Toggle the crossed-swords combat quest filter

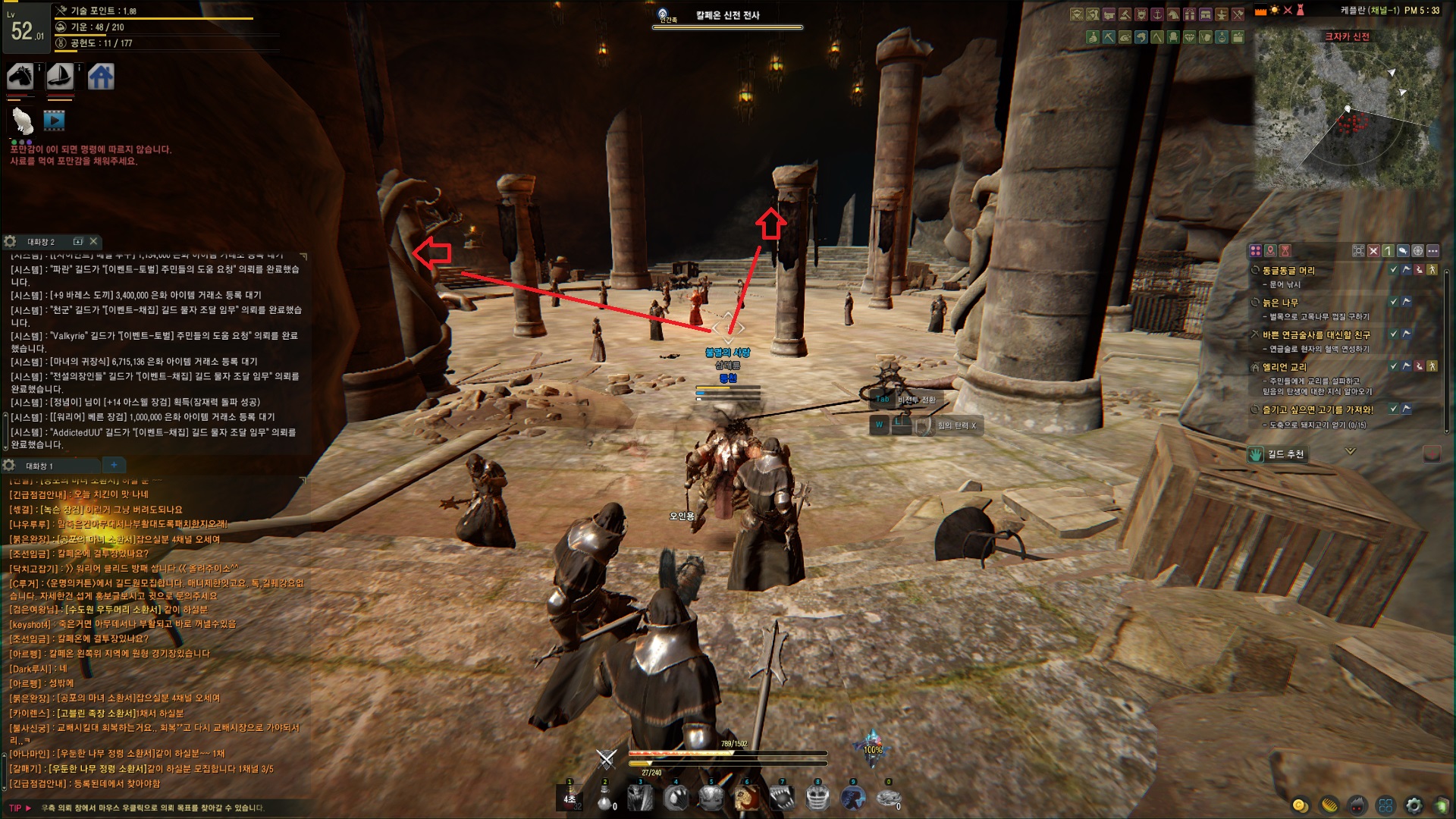click(1373, 250)
